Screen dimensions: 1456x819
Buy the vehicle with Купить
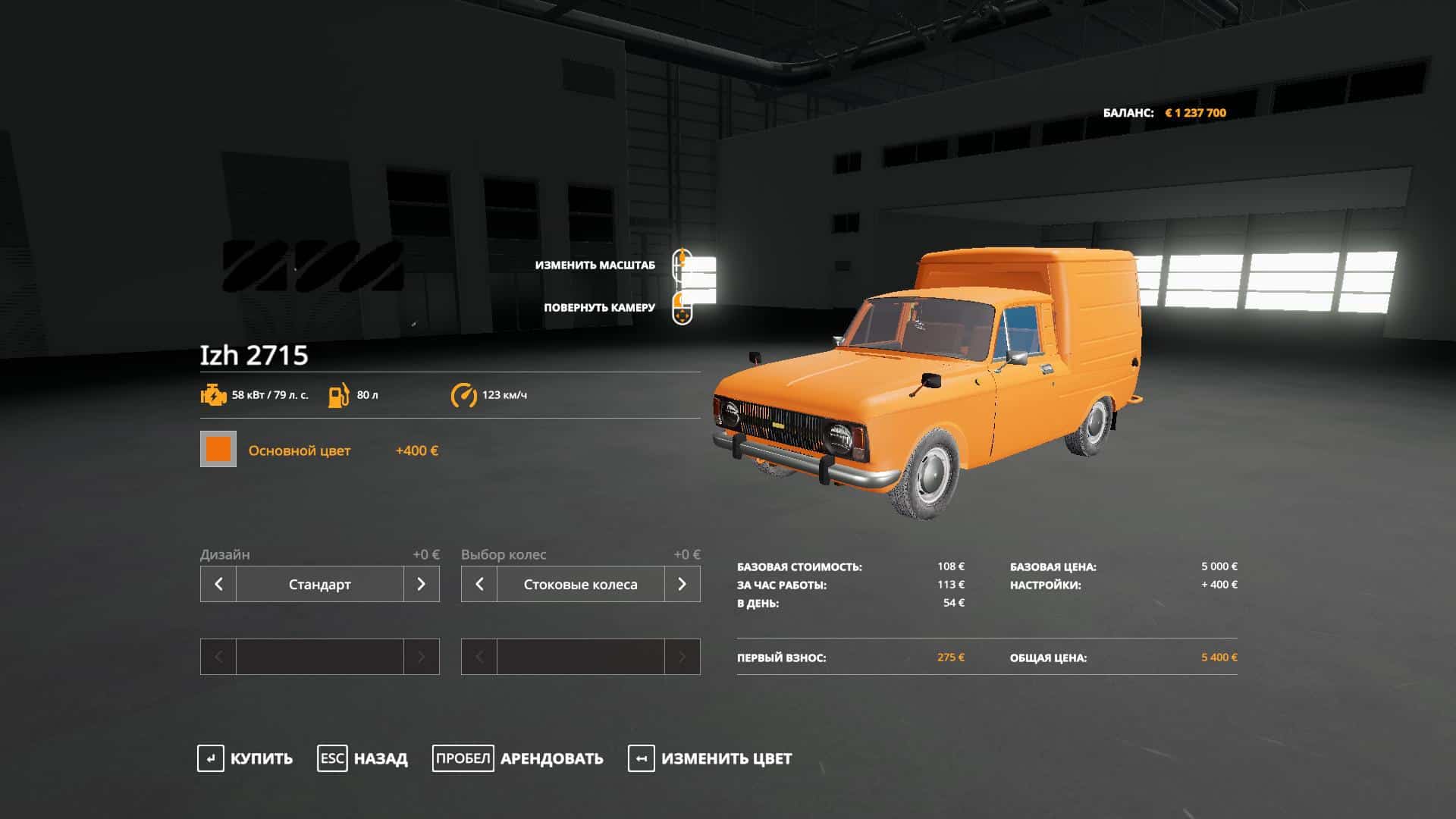(245, 758)
